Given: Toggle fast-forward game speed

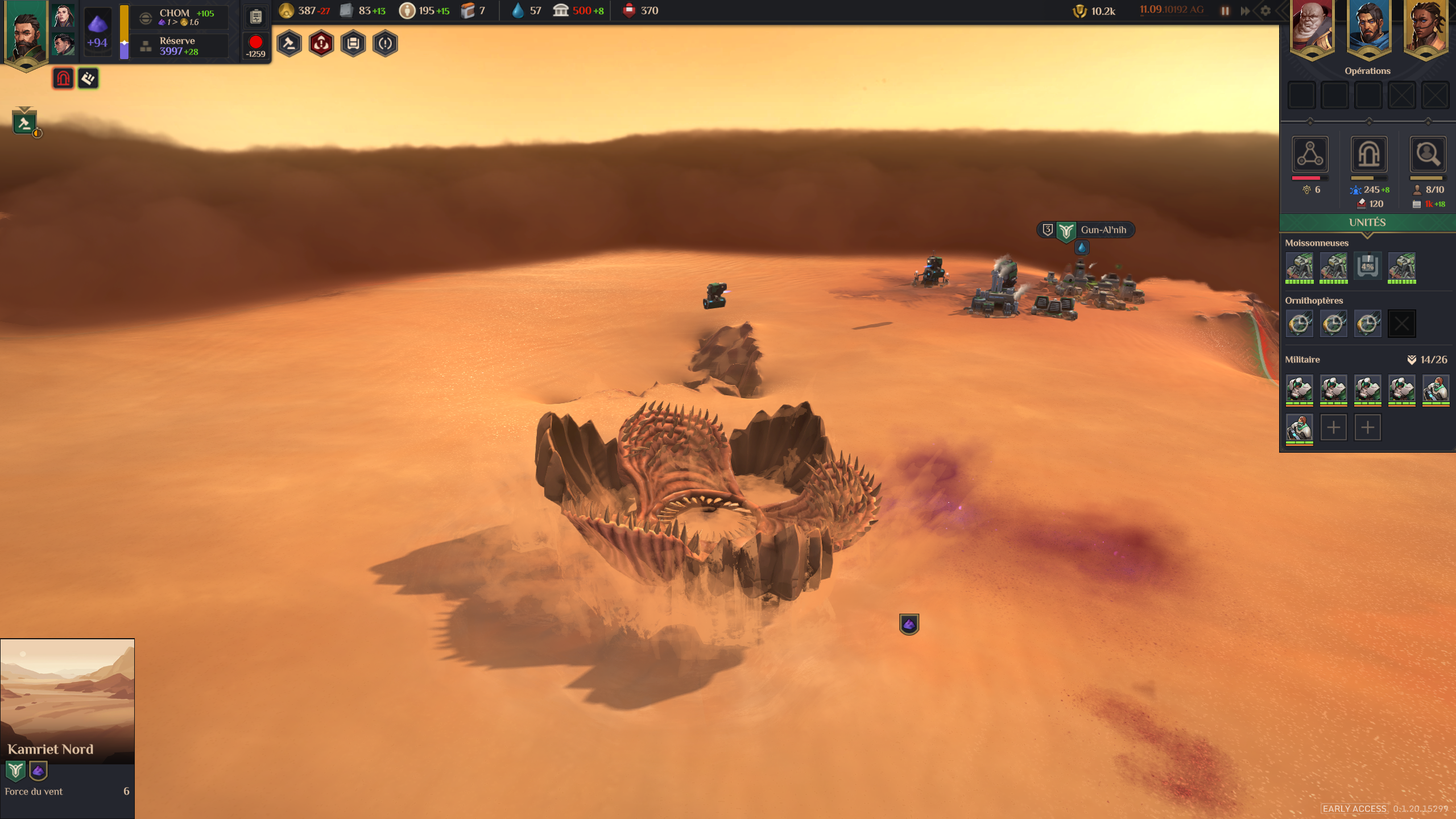Looking at the screenshot, I should 1245,11.
